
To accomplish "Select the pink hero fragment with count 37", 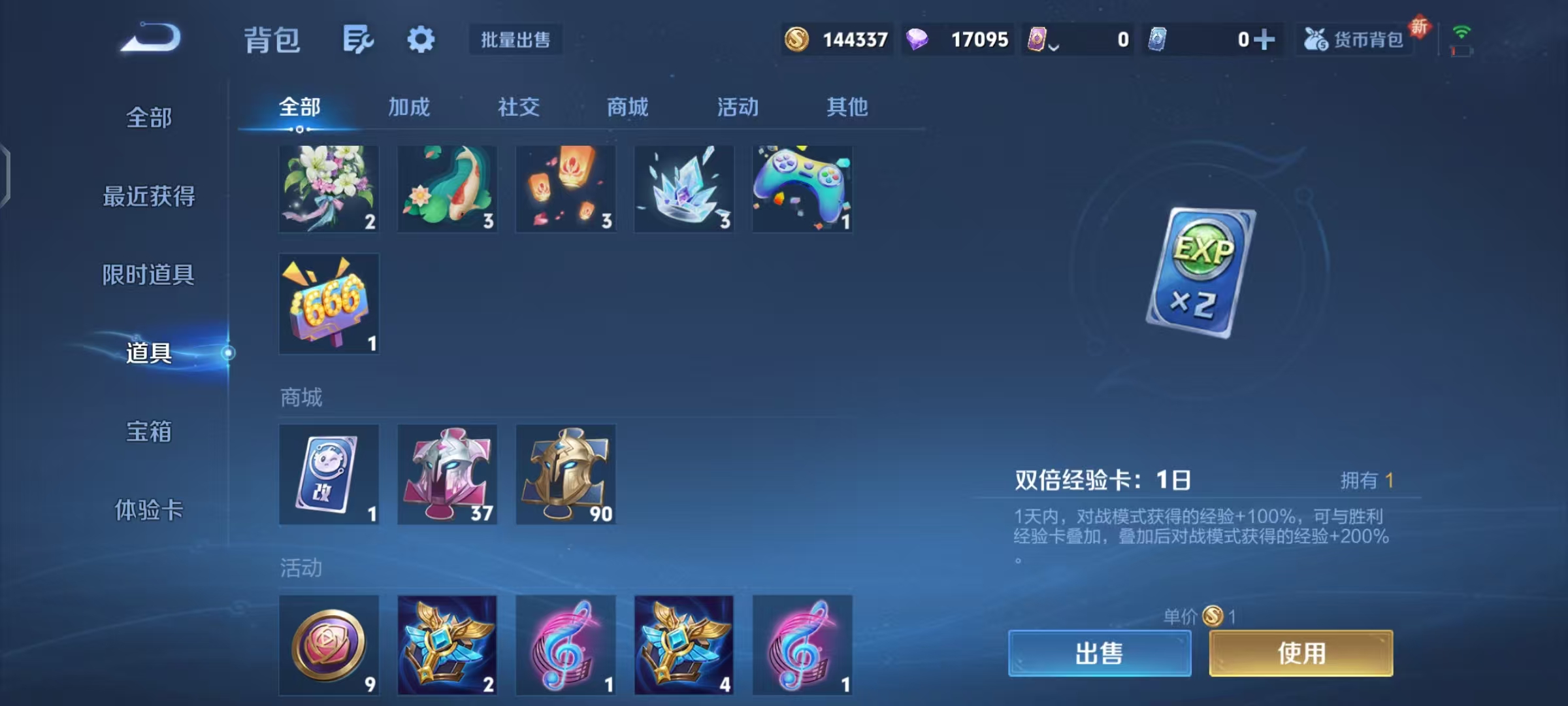I will [x=447, y=475].
